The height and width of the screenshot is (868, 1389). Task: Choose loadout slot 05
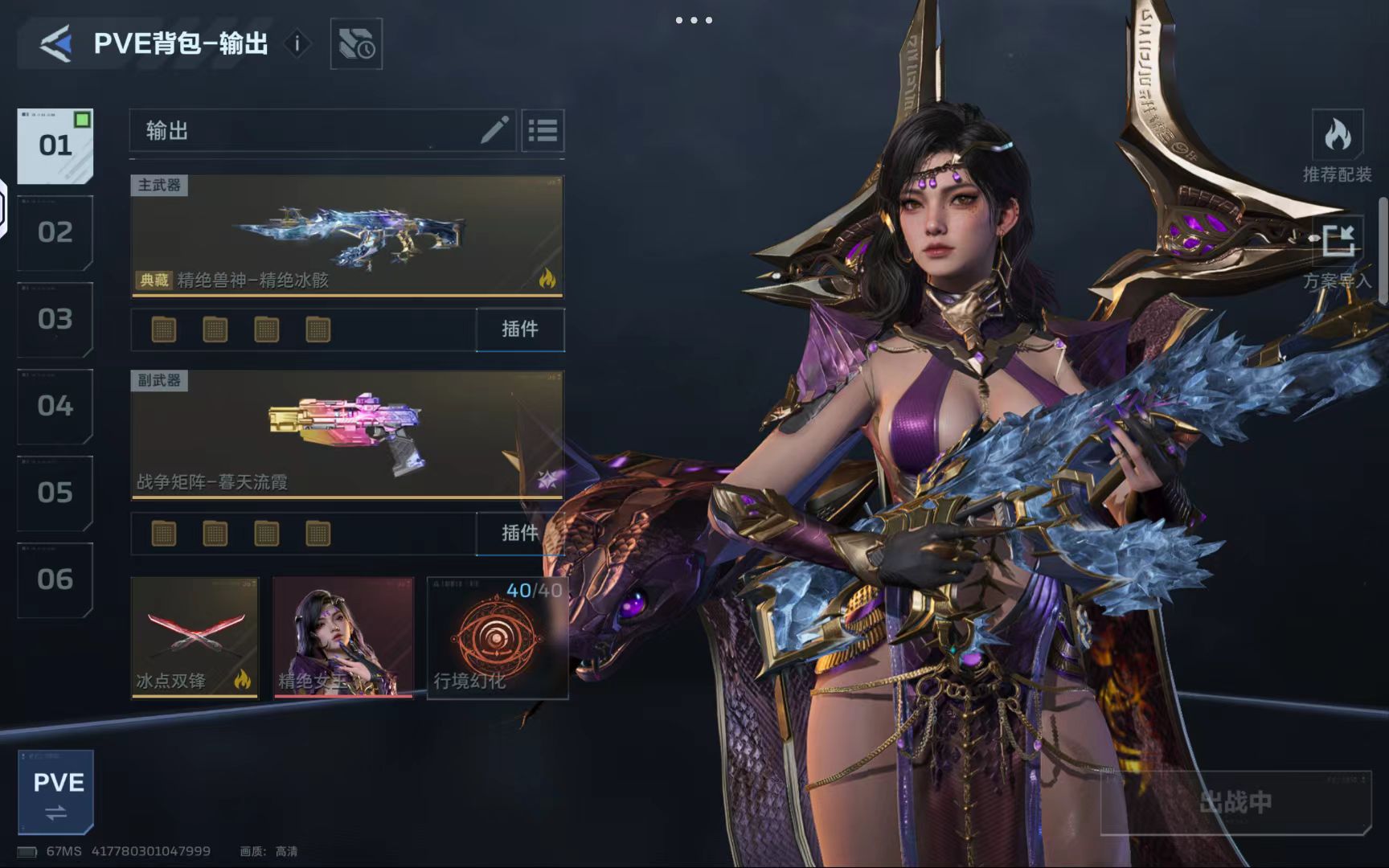click(55, 493)
